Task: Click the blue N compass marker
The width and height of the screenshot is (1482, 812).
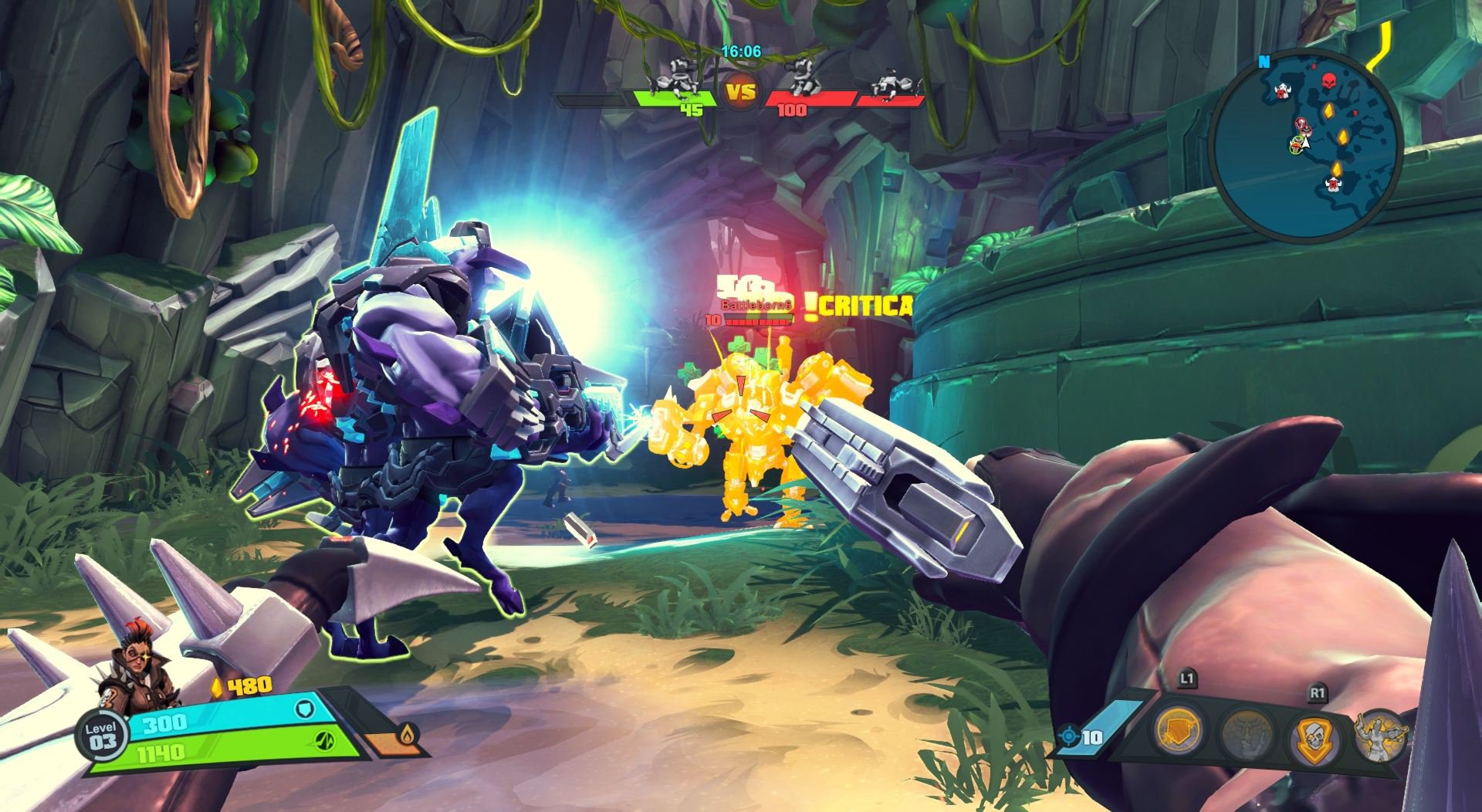Action: click(1264, 62)
